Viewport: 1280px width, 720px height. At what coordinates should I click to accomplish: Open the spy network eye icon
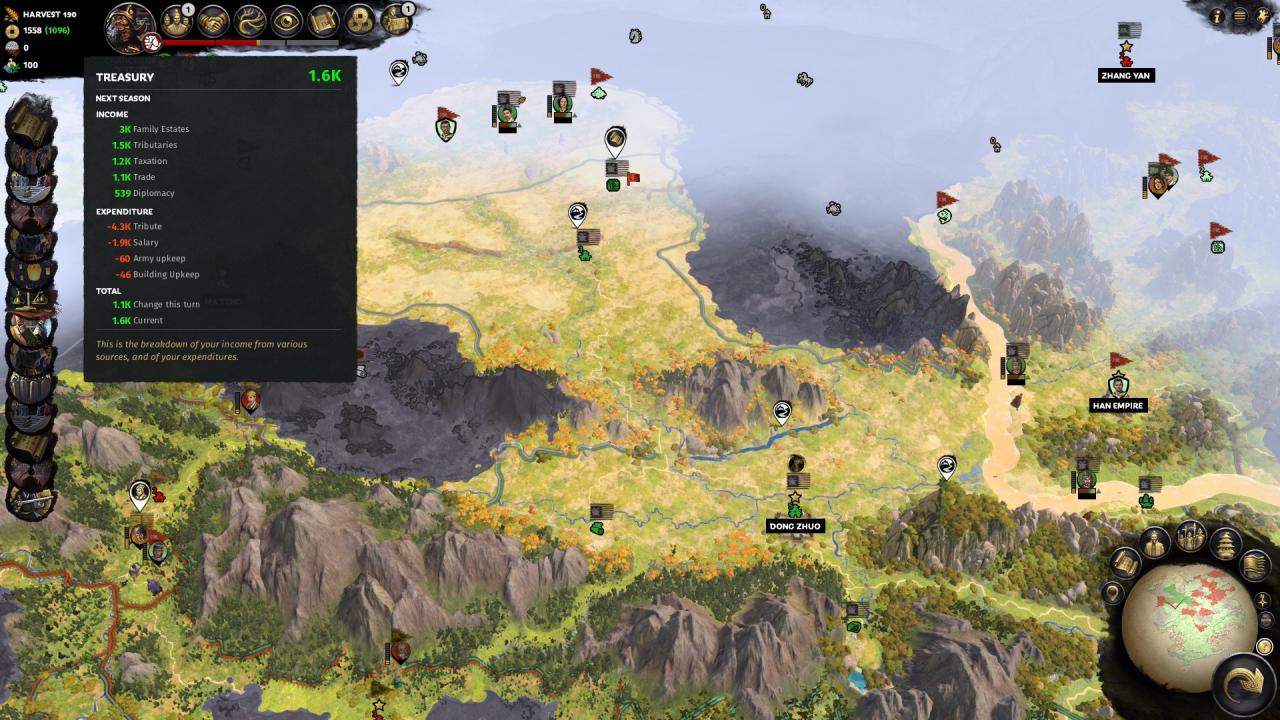click(287, 21)
